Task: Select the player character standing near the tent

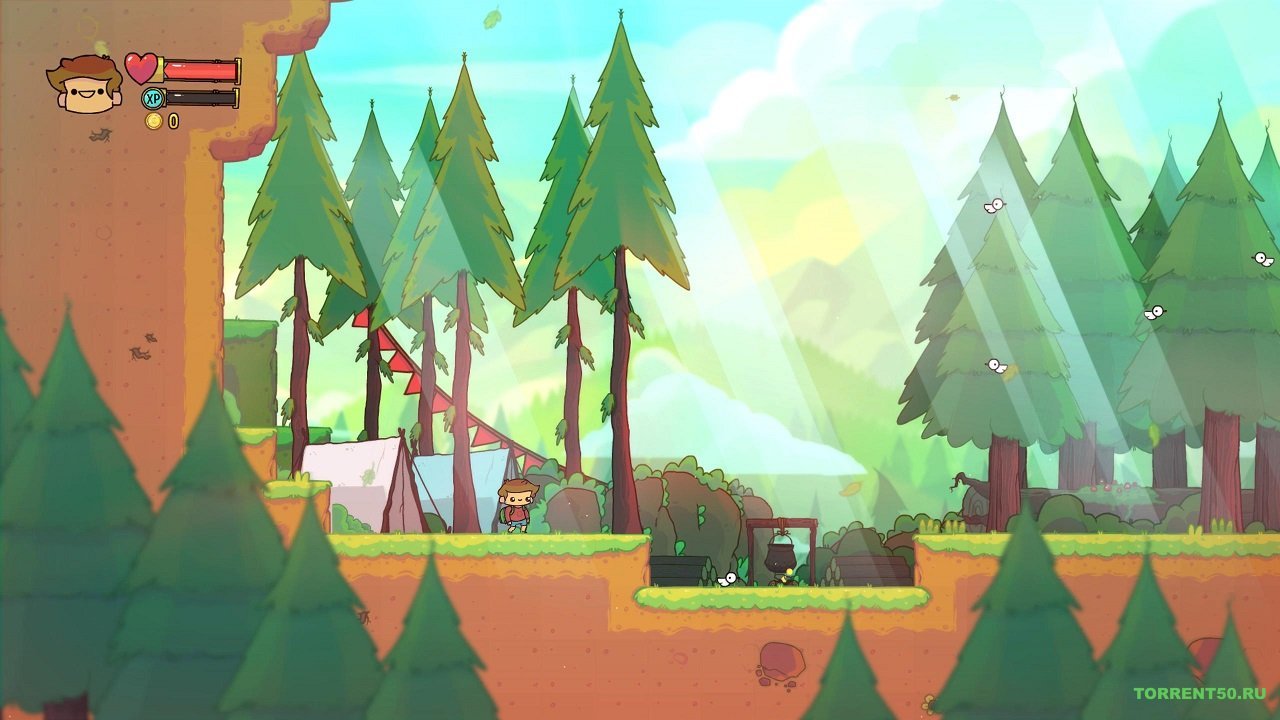Action: click(x=519, y=505)
